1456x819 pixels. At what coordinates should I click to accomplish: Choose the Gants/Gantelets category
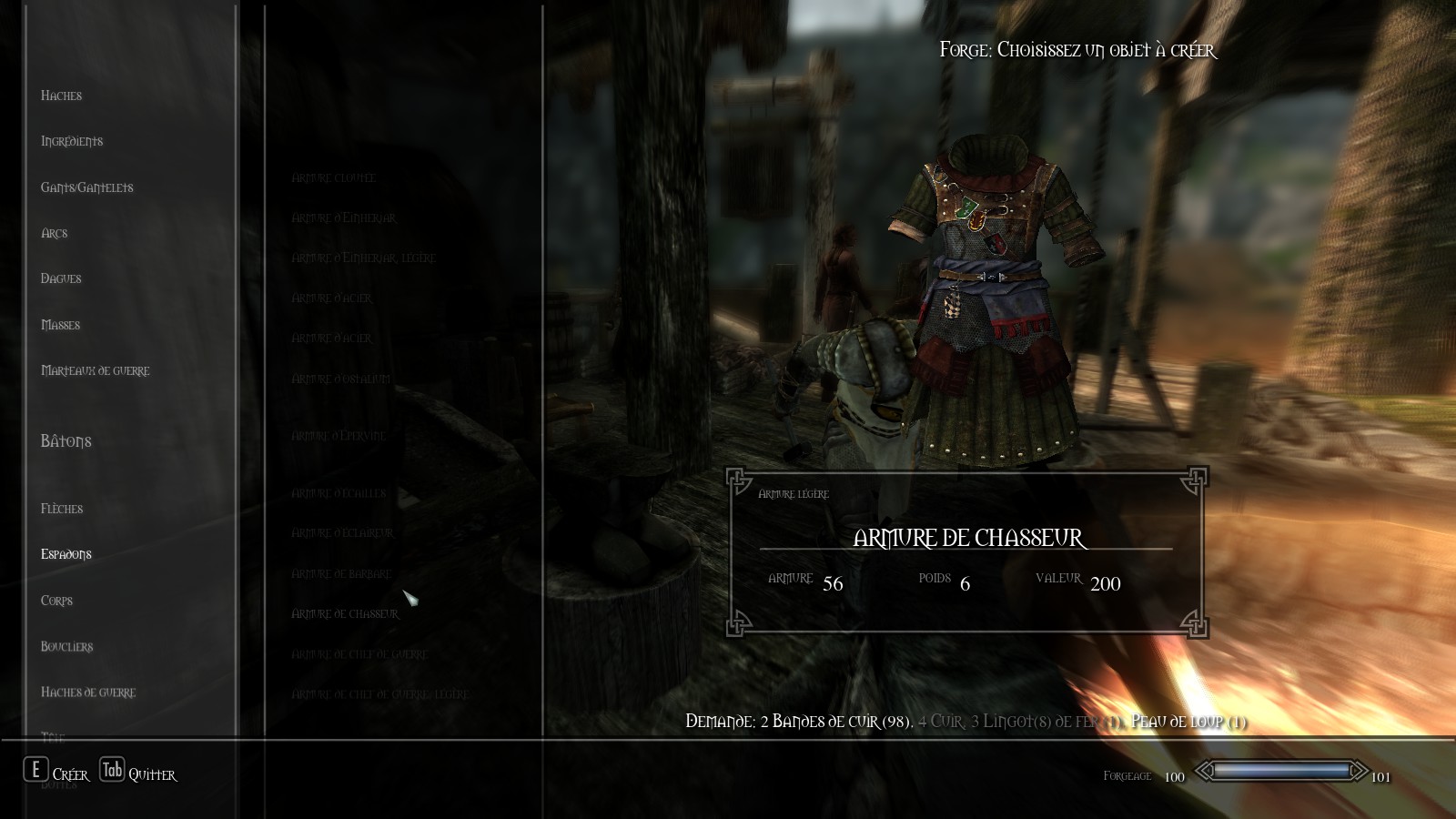87,187
